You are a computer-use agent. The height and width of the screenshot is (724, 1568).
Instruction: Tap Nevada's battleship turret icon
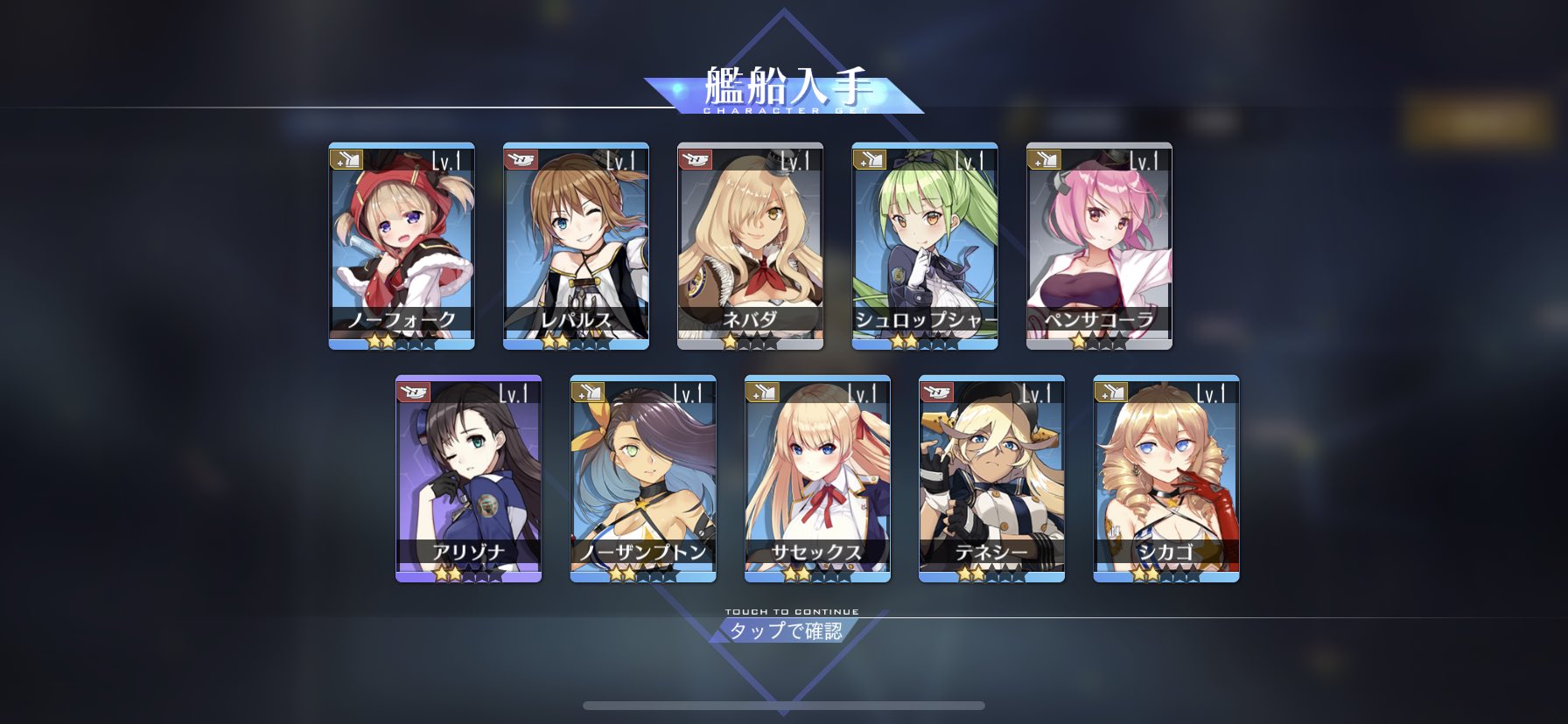(697, 157)
